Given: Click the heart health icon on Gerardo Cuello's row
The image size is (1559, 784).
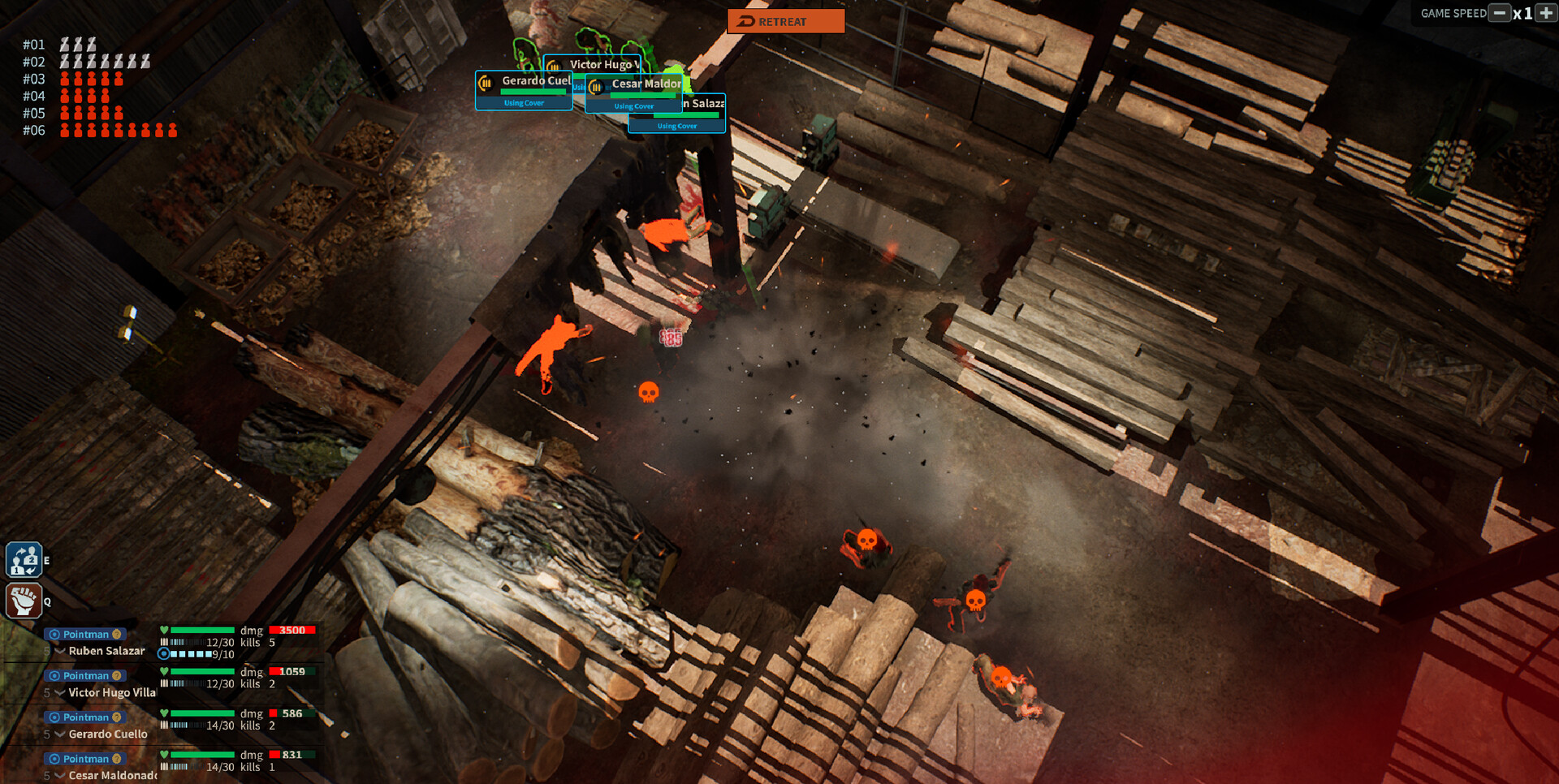Looking at the screenshot, I should click(164, 713).
